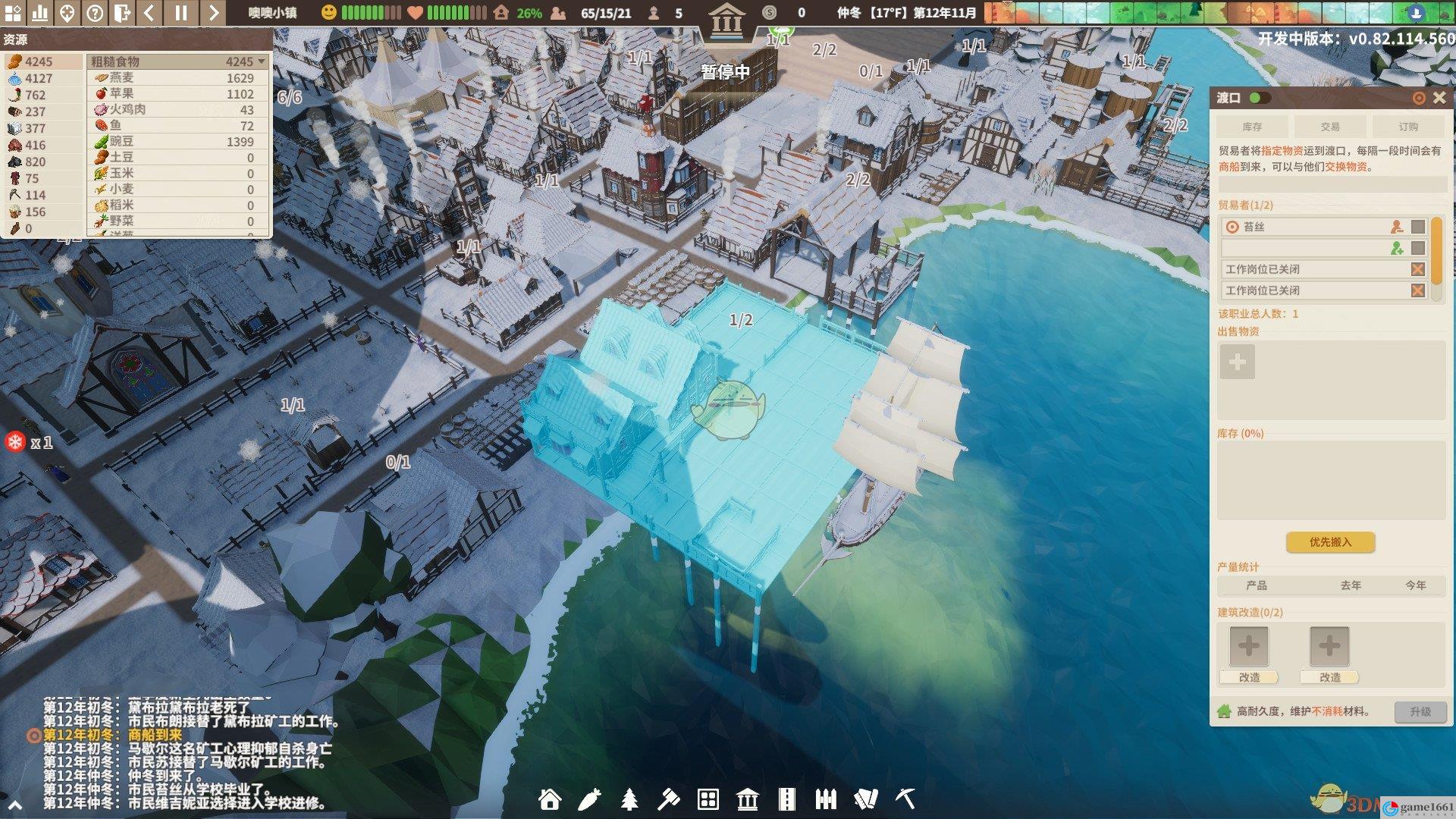Open the question mark help menu

point(94,12)
